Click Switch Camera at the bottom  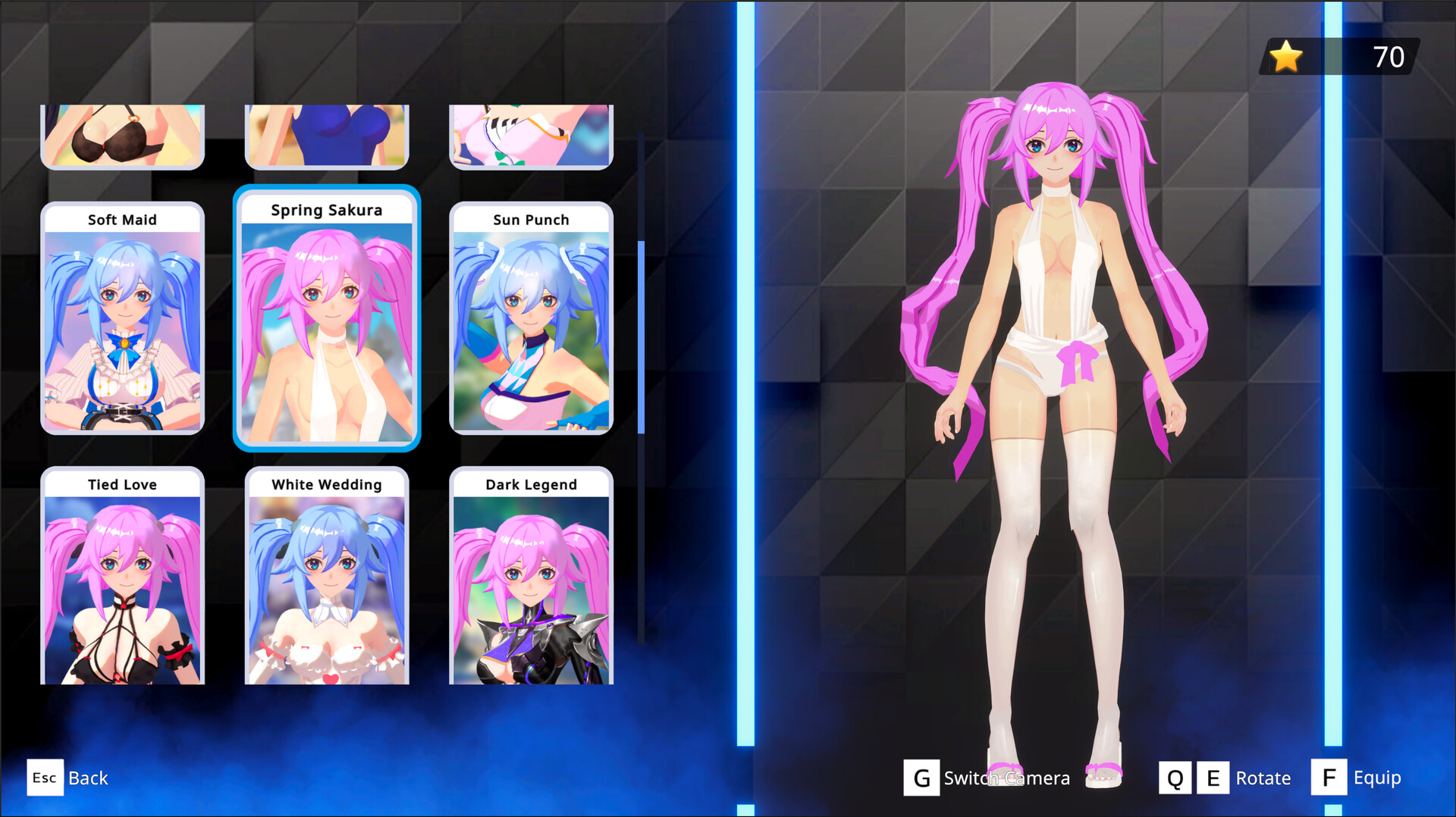(1006, 778)
